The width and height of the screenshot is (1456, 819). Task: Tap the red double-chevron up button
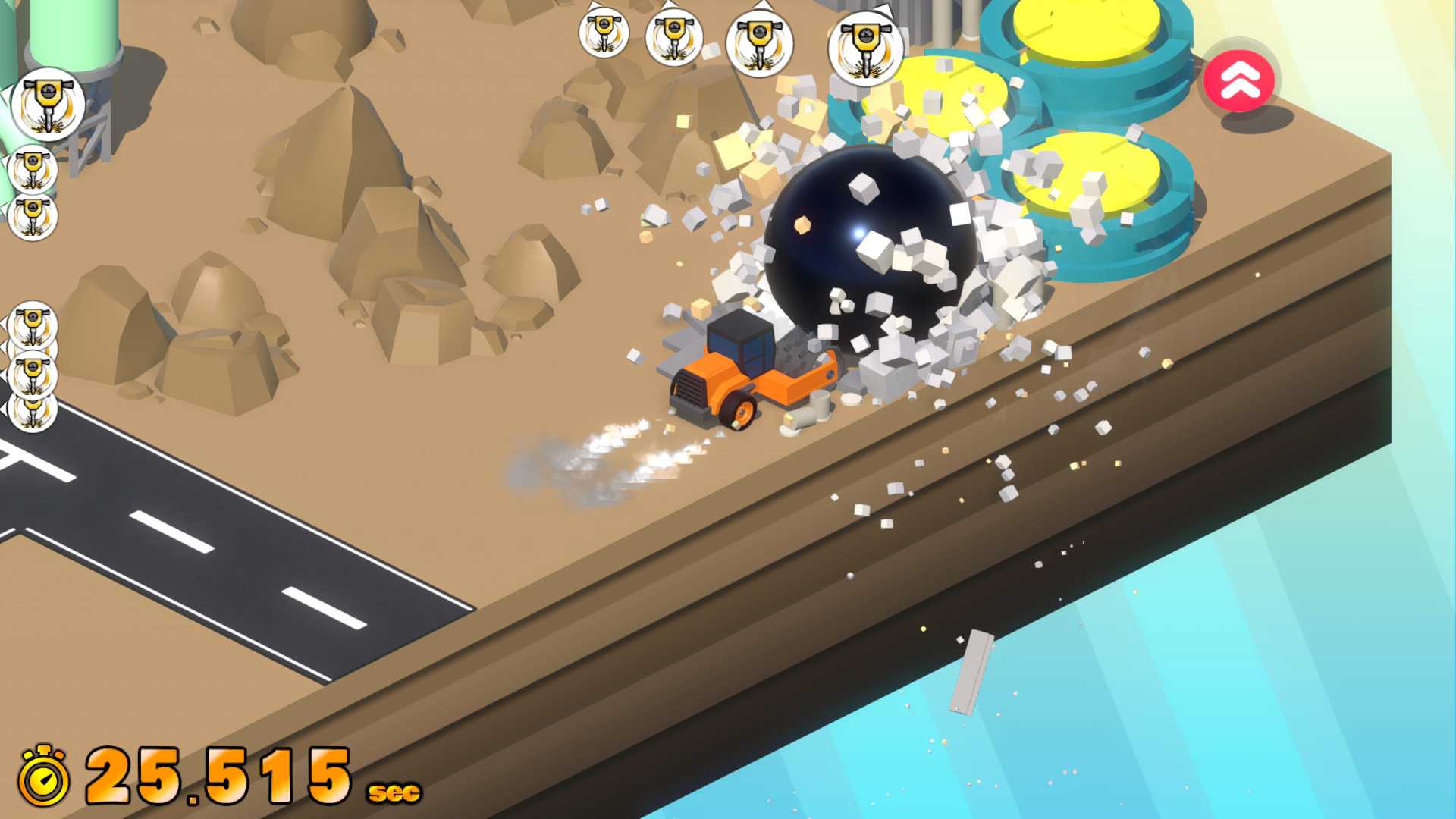[1240, 79]
